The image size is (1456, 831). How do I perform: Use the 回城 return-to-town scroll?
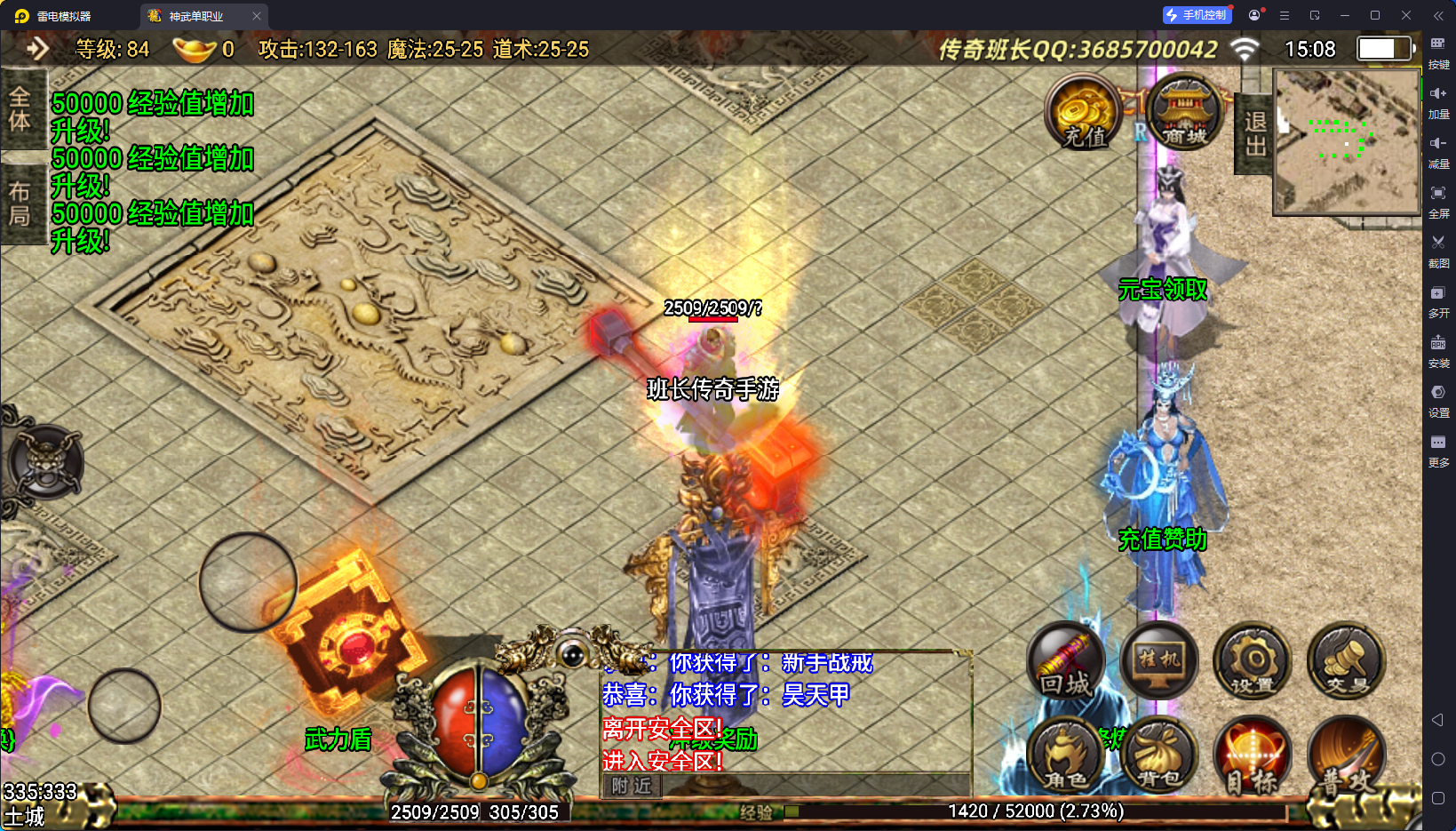pos(1065,662)
